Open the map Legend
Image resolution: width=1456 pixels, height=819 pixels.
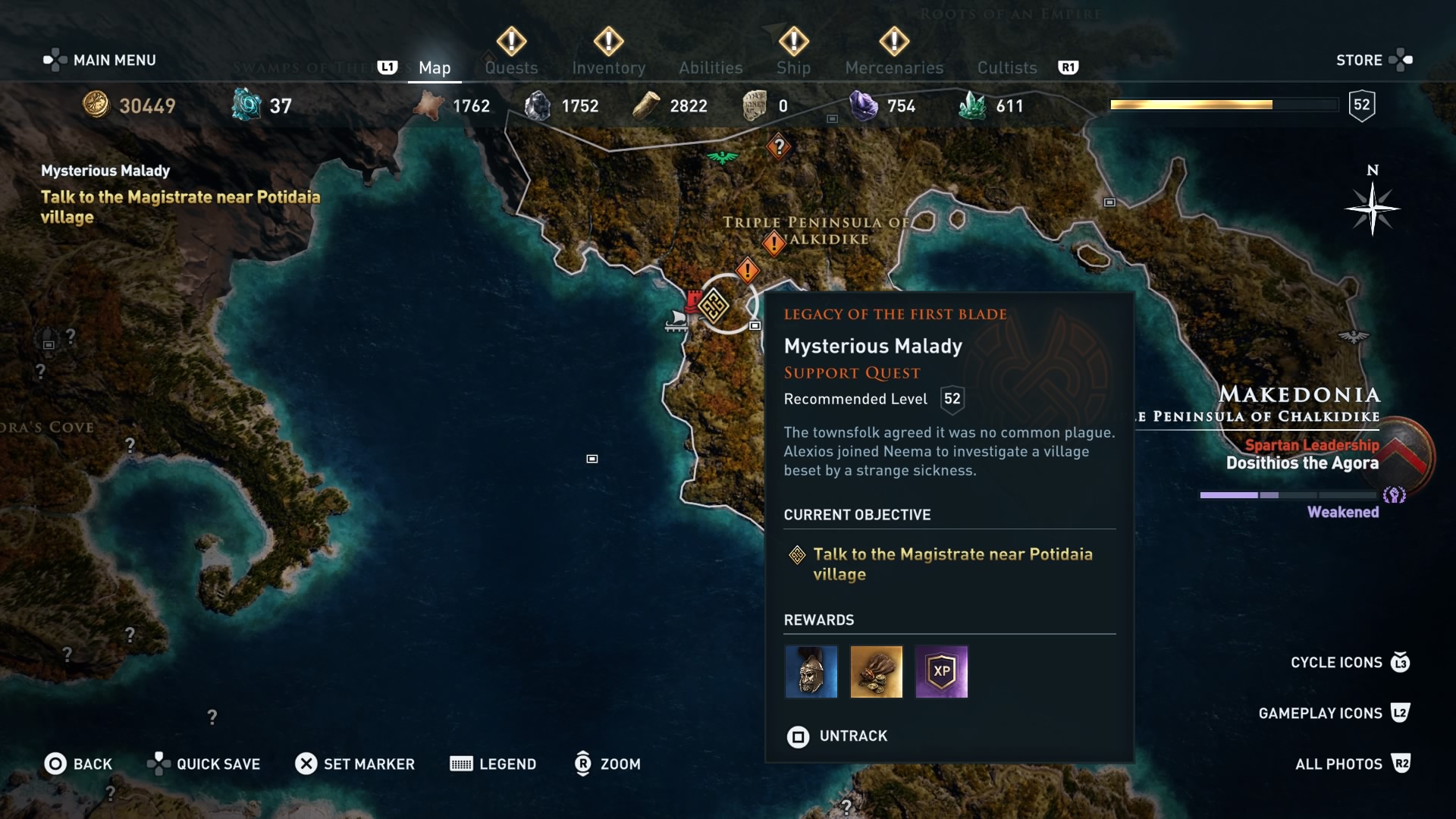[x=493, y=764]
